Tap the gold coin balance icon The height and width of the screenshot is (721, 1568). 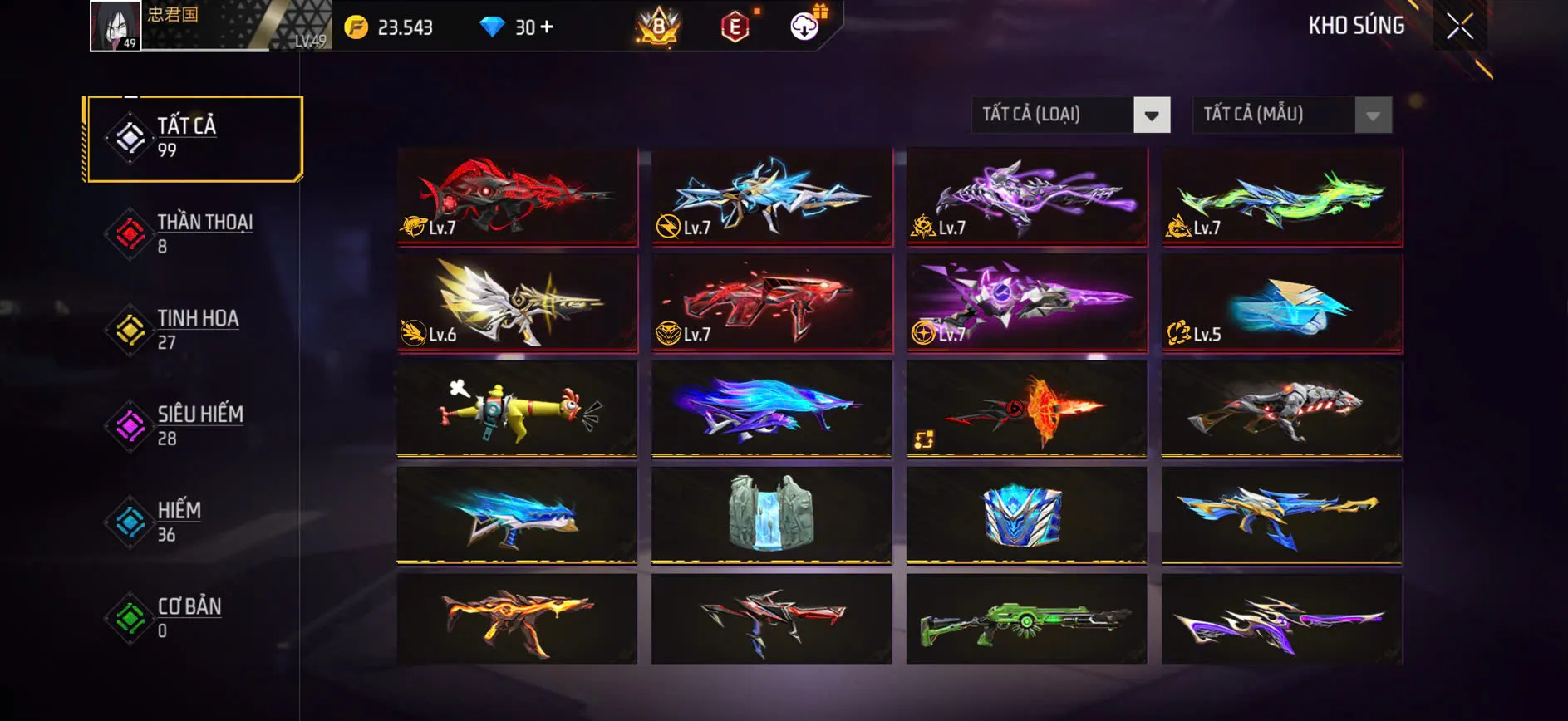tap(359, 27)
